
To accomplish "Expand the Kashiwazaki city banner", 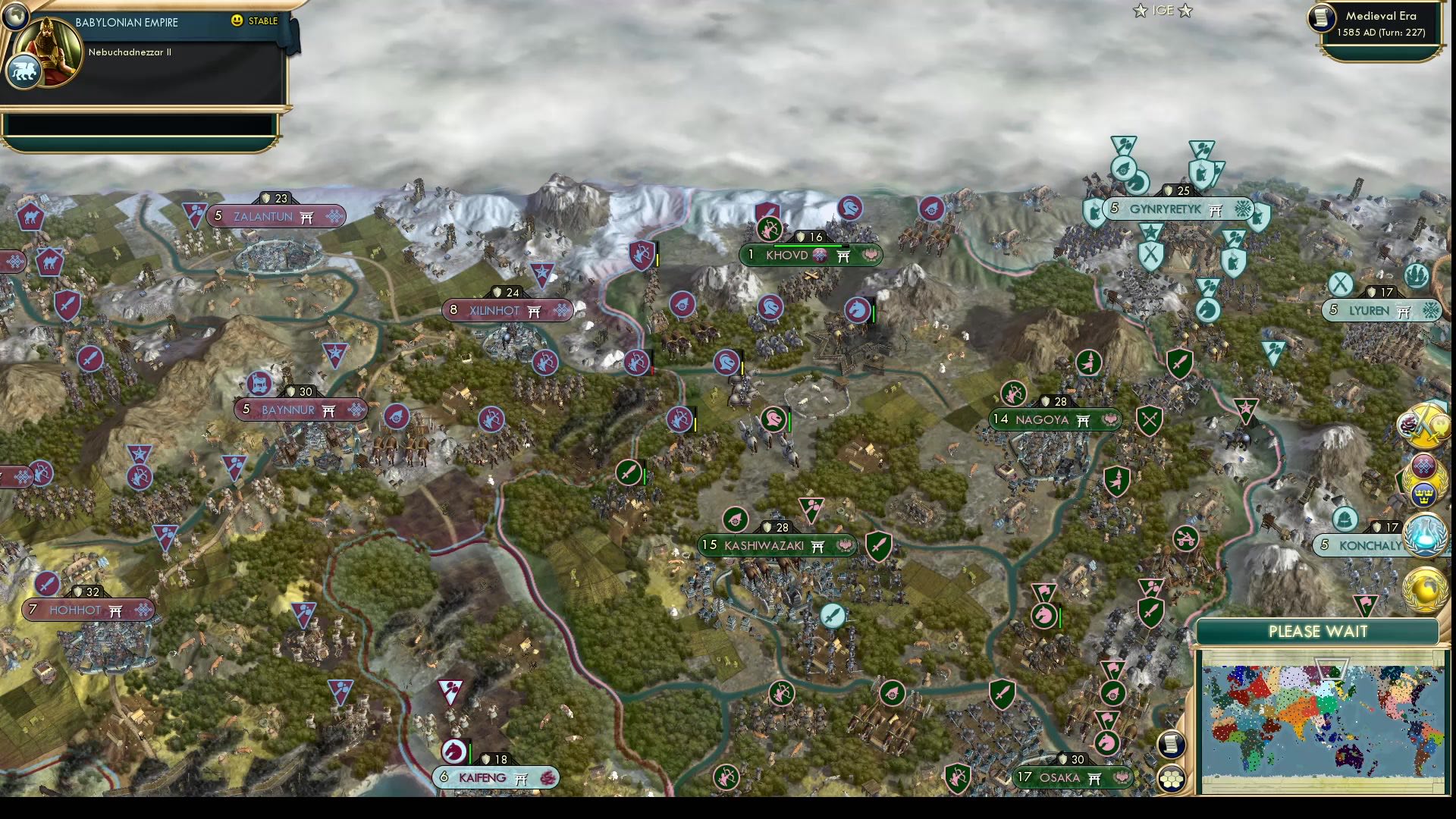I will (776, 544).
